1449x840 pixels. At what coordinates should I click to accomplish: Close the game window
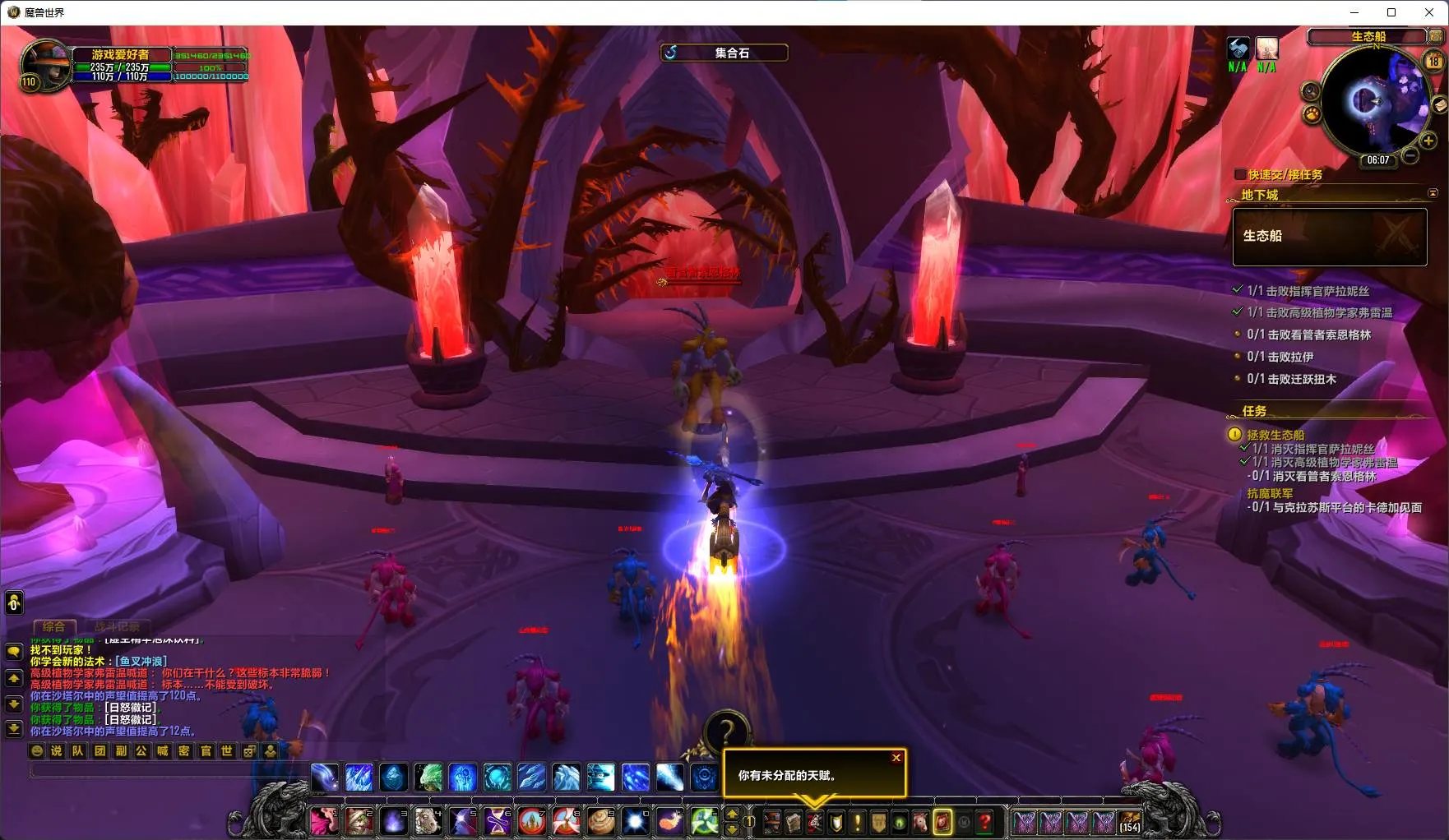tap(1429, 12)
